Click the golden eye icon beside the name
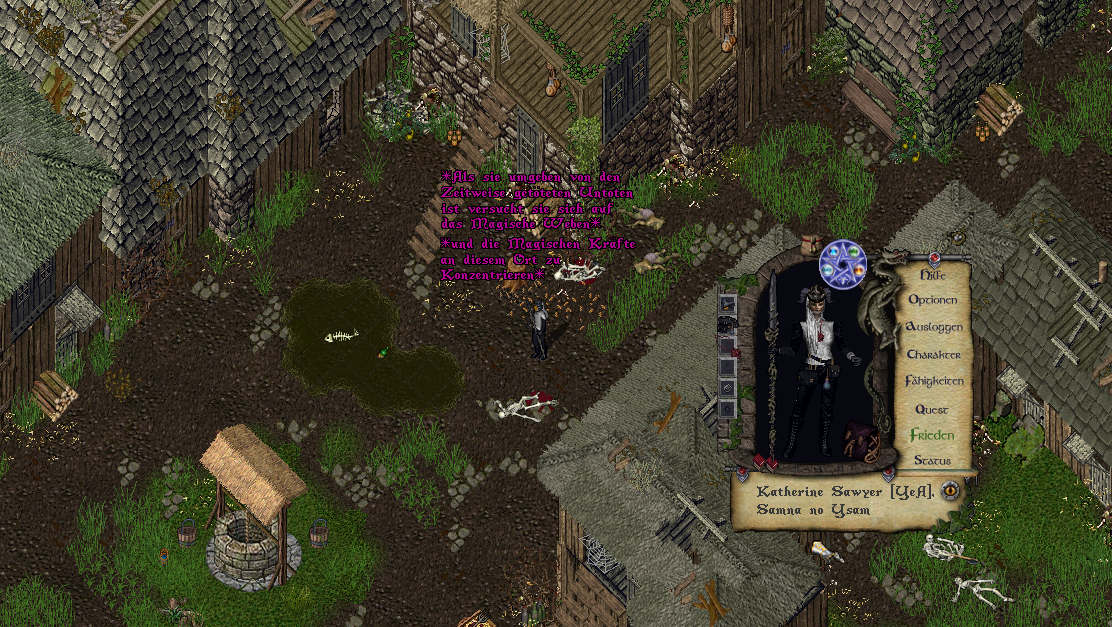Image resolution: width=1112 pixels, height=627 pixels. (x=949, y=490)
